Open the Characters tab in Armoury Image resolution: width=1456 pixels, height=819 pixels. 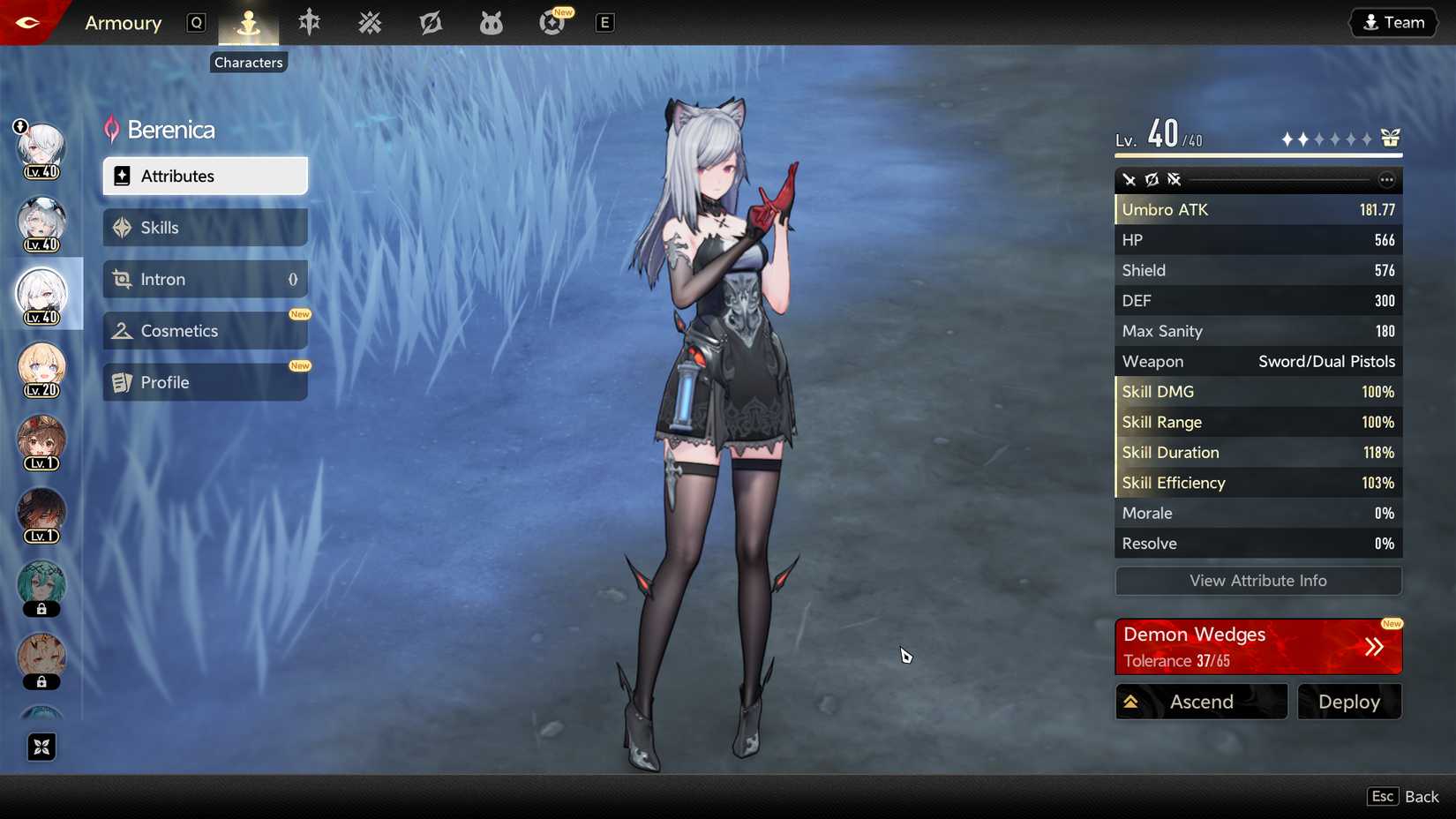(250, 22)
